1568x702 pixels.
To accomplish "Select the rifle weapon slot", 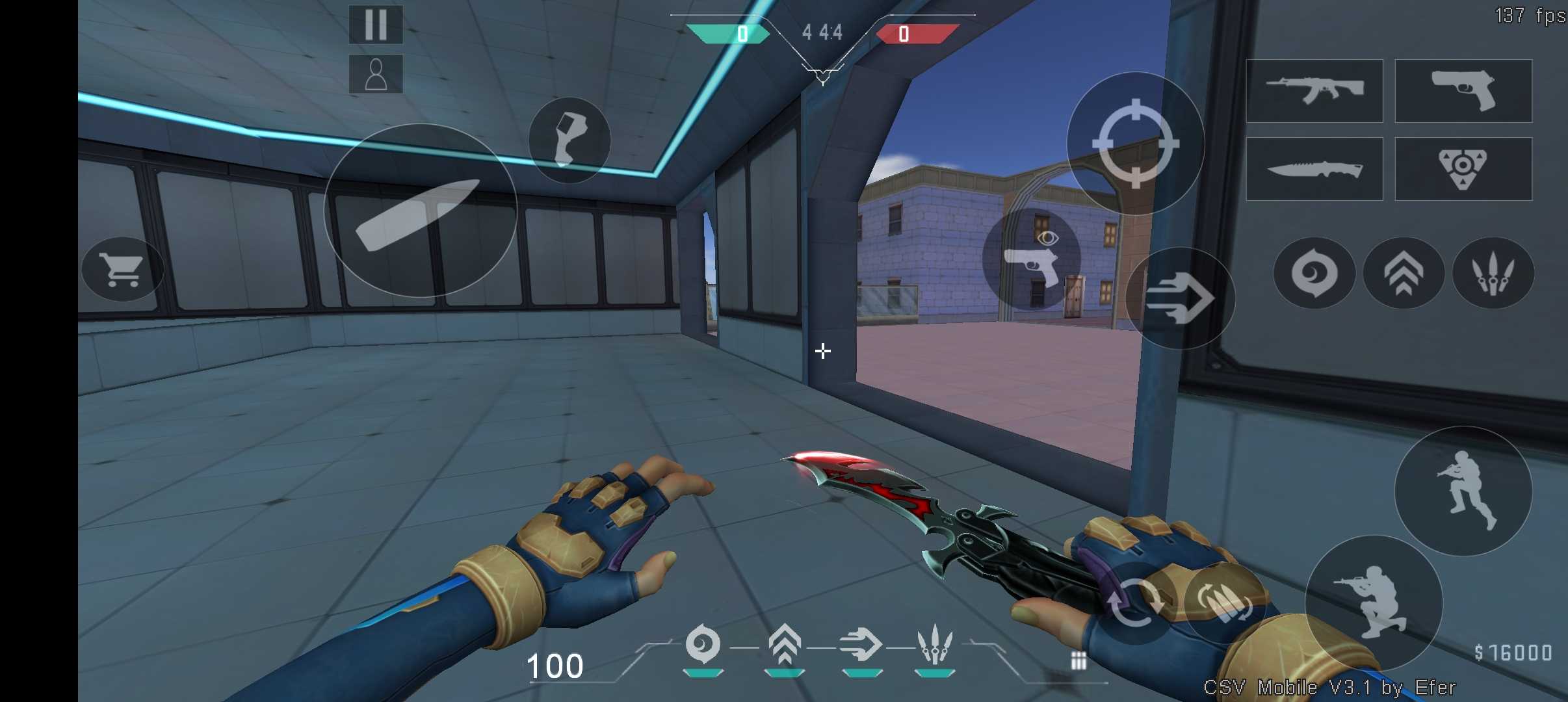I will click(1314, 91).
